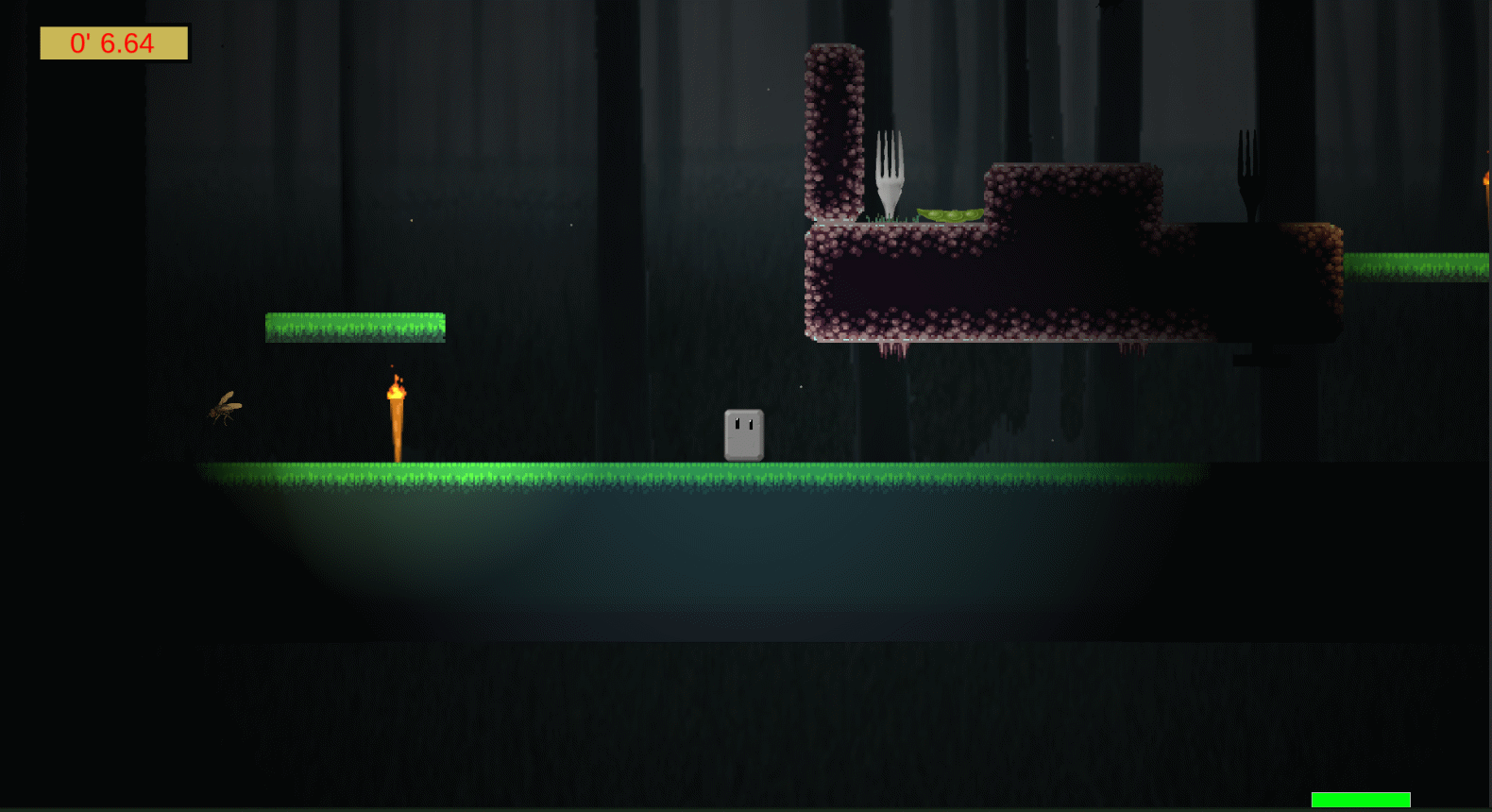Click the gray tofu character with eyes

coord(742,433)
